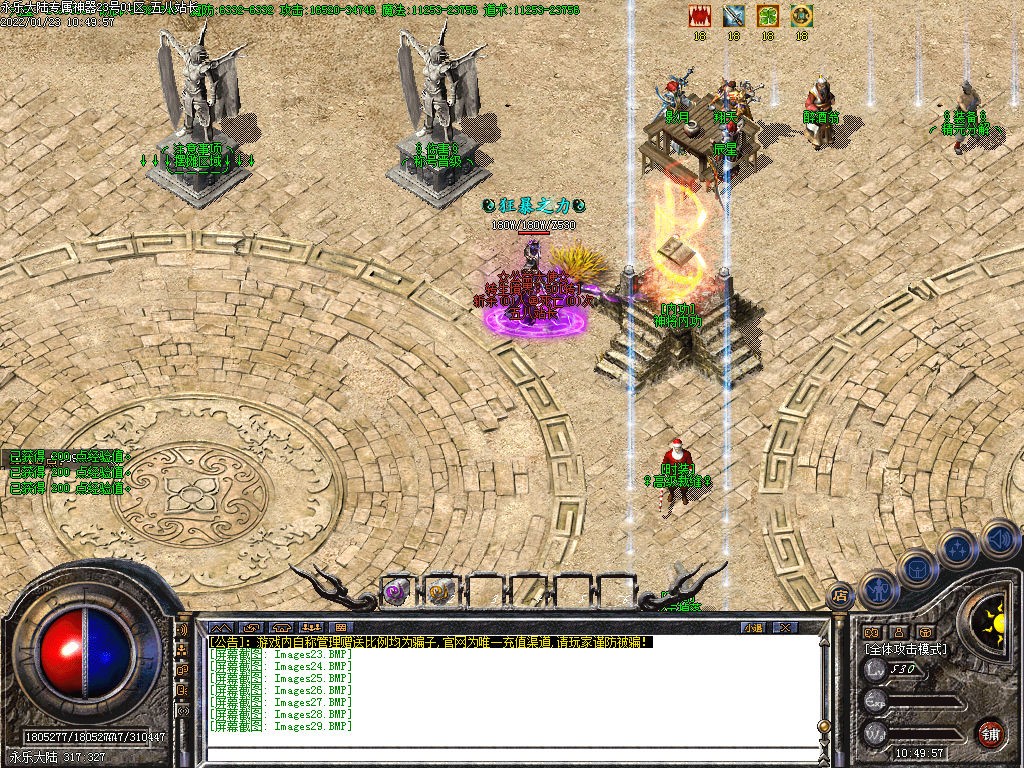Viewport: 1024px width, 768px height.
Task: Select the purple scroll hotbar slot
Action: click(x=396, y=593)
